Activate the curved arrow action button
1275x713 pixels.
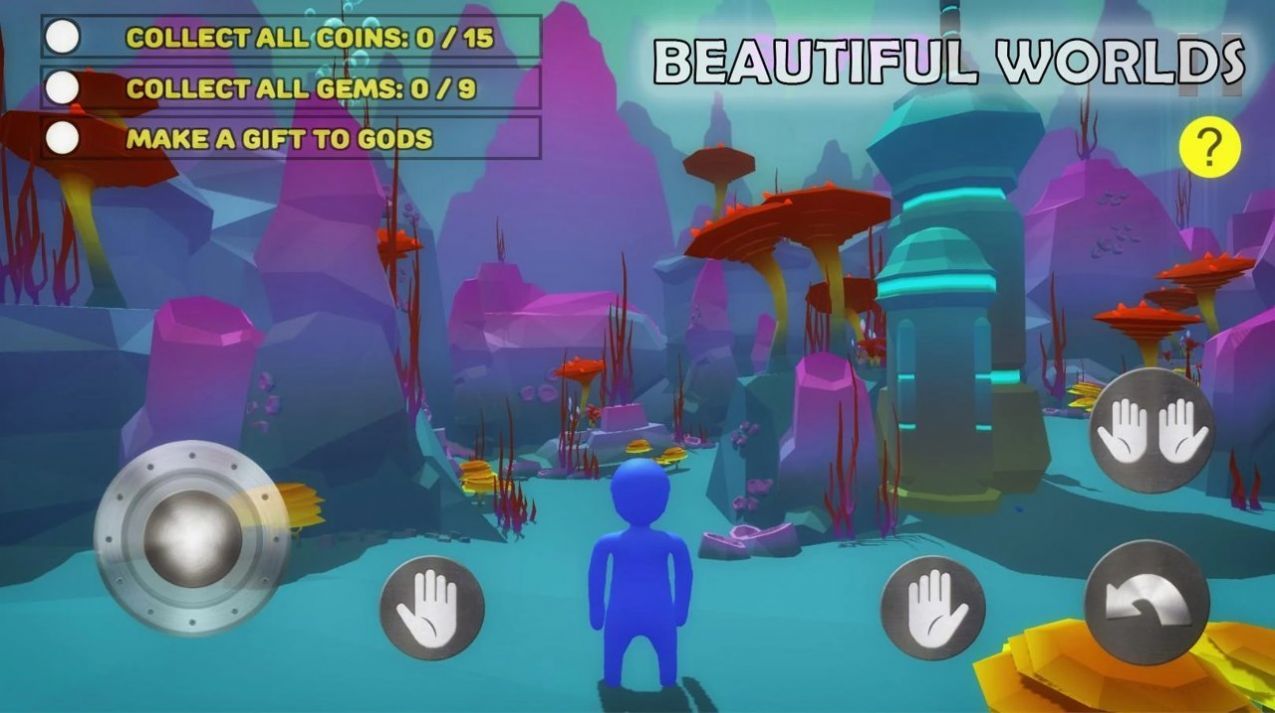[1146, 602]
